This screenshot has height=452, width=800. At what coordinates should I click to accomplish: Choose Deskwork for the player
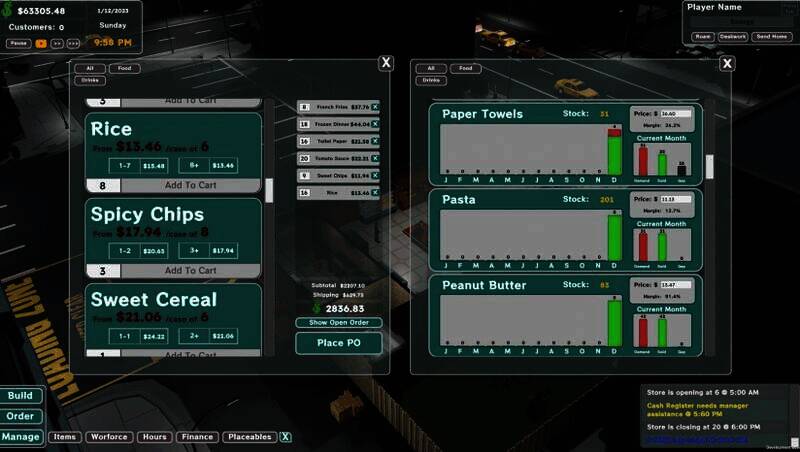pyautogui.click(x=733, y=36)
